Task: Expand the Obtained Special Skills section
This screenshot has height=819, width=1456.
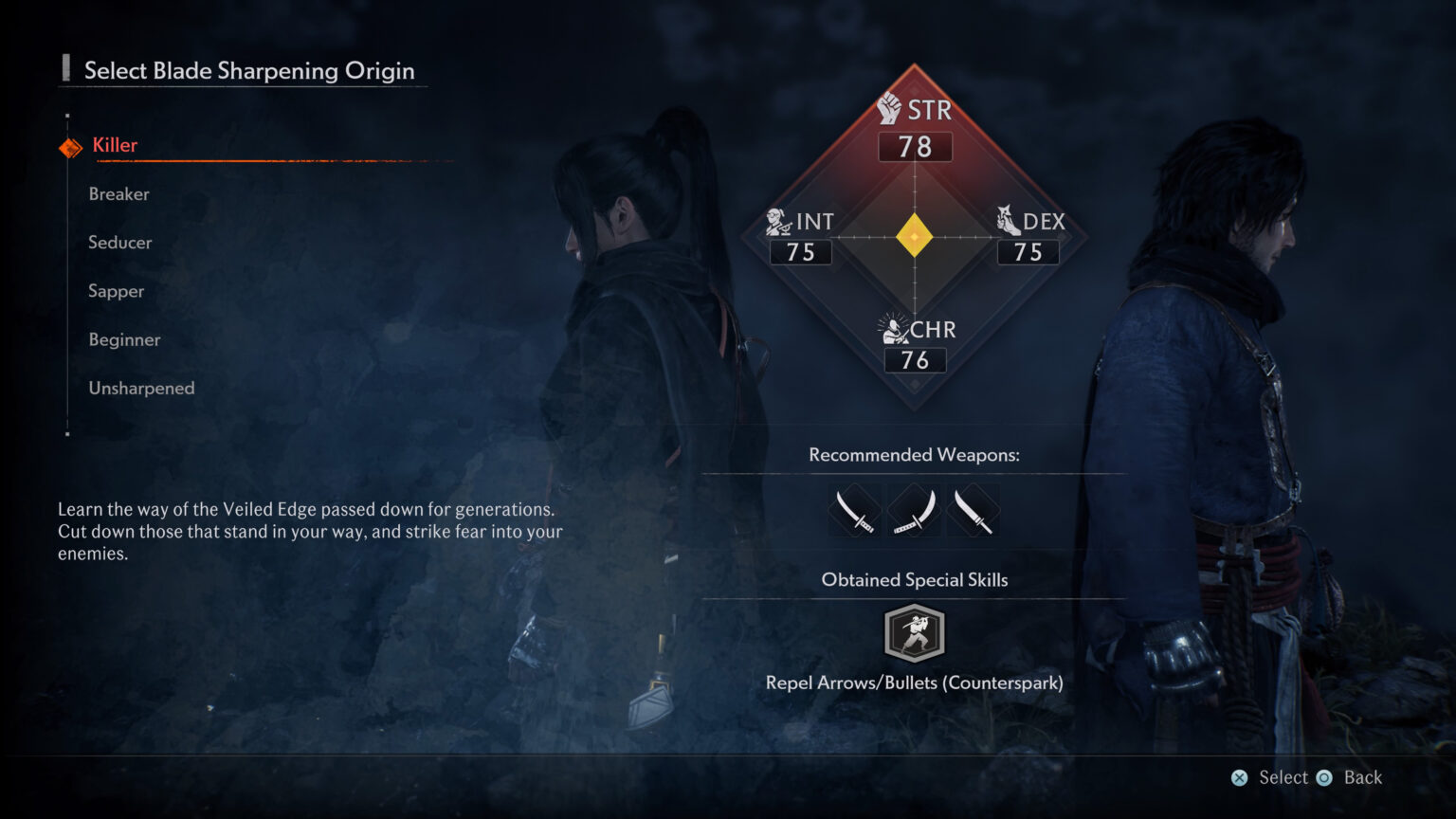Action: pos(914,579)
